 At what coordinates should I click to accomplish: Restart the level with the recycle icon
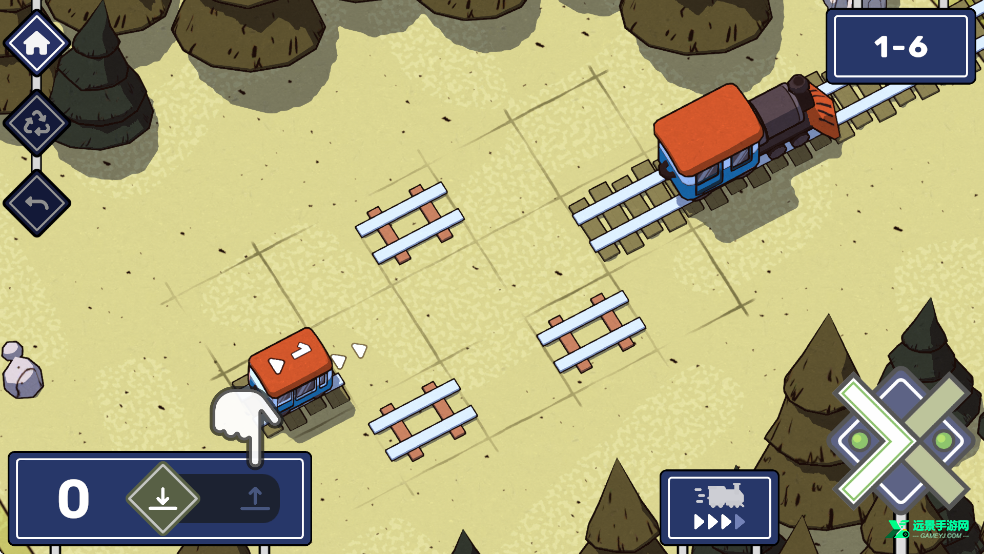tap(37, 123)
